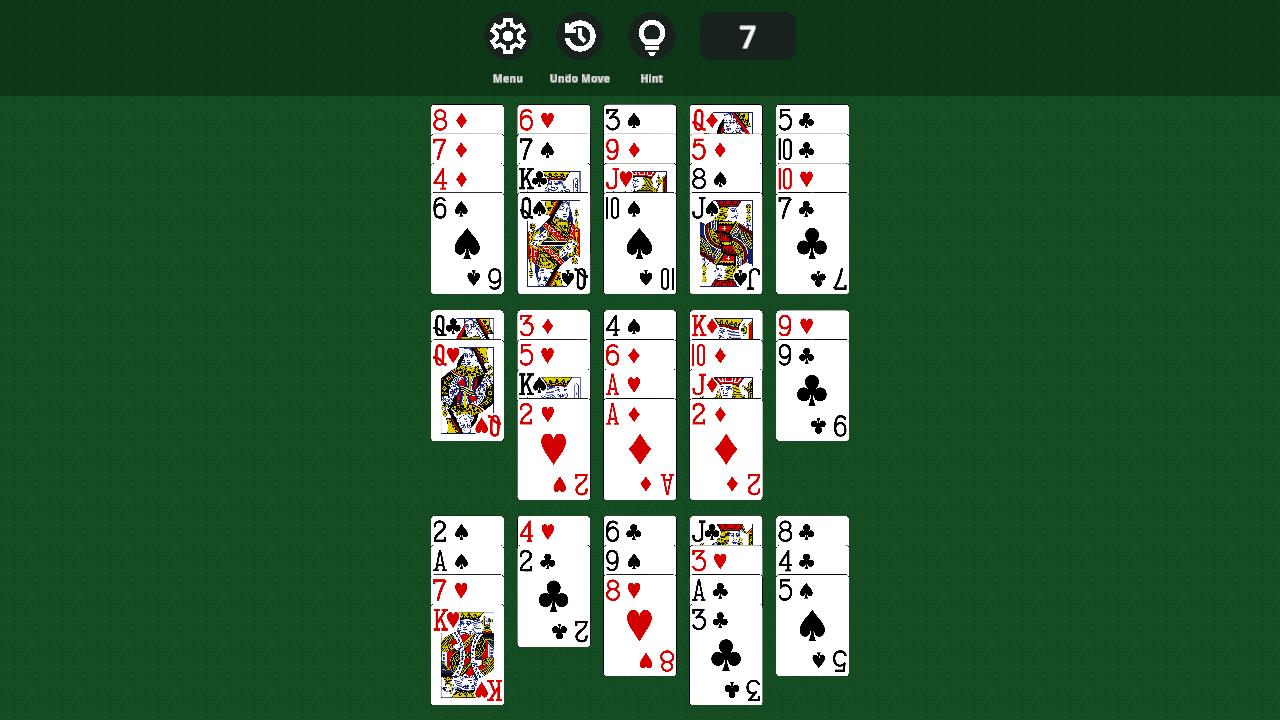The height and width of the screenshot is (720, 1280).
Task: Select the Ace of Diamonds card
Action: [639, 450]
